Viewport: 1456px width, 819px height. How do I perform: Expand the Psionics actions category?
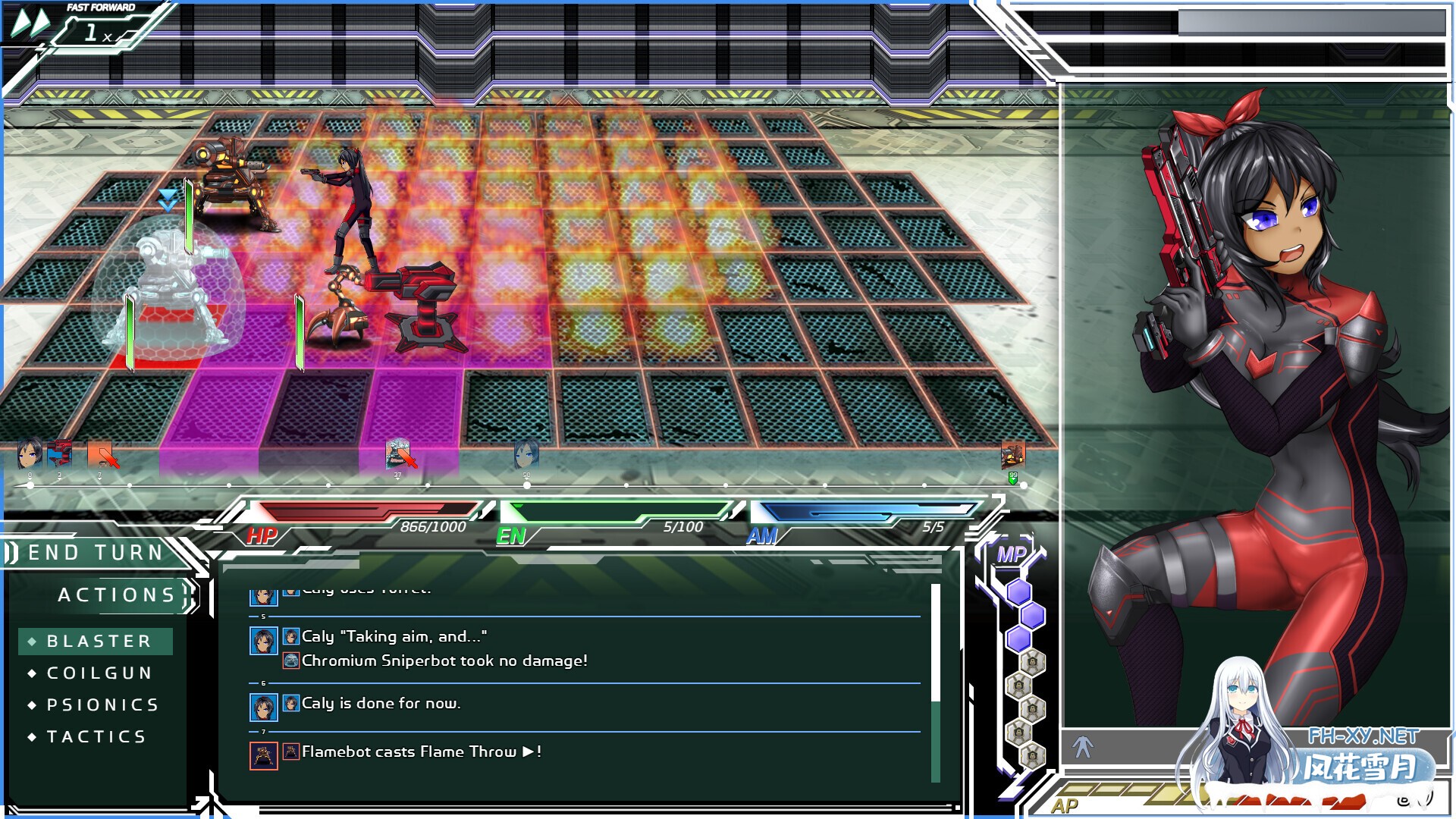[95, 704]
